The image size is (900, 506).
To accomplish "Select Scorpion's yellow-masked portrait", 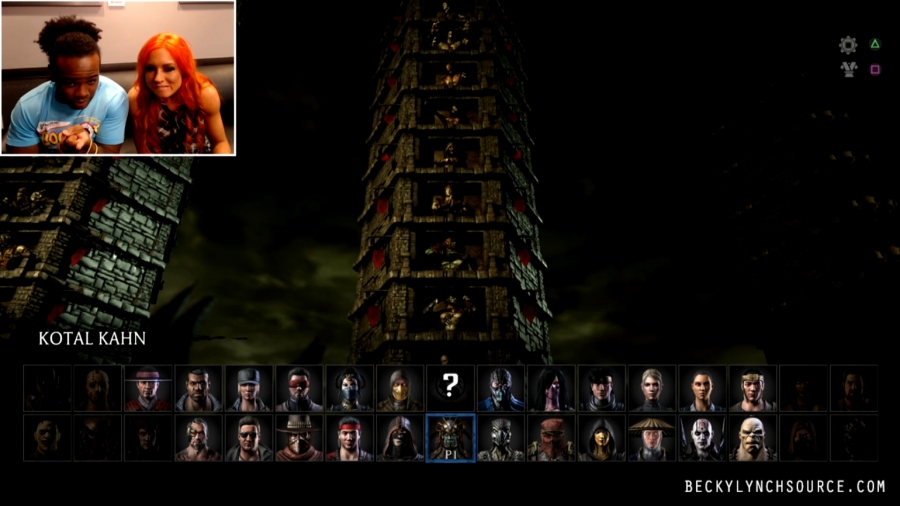I will tap(400, 389).
